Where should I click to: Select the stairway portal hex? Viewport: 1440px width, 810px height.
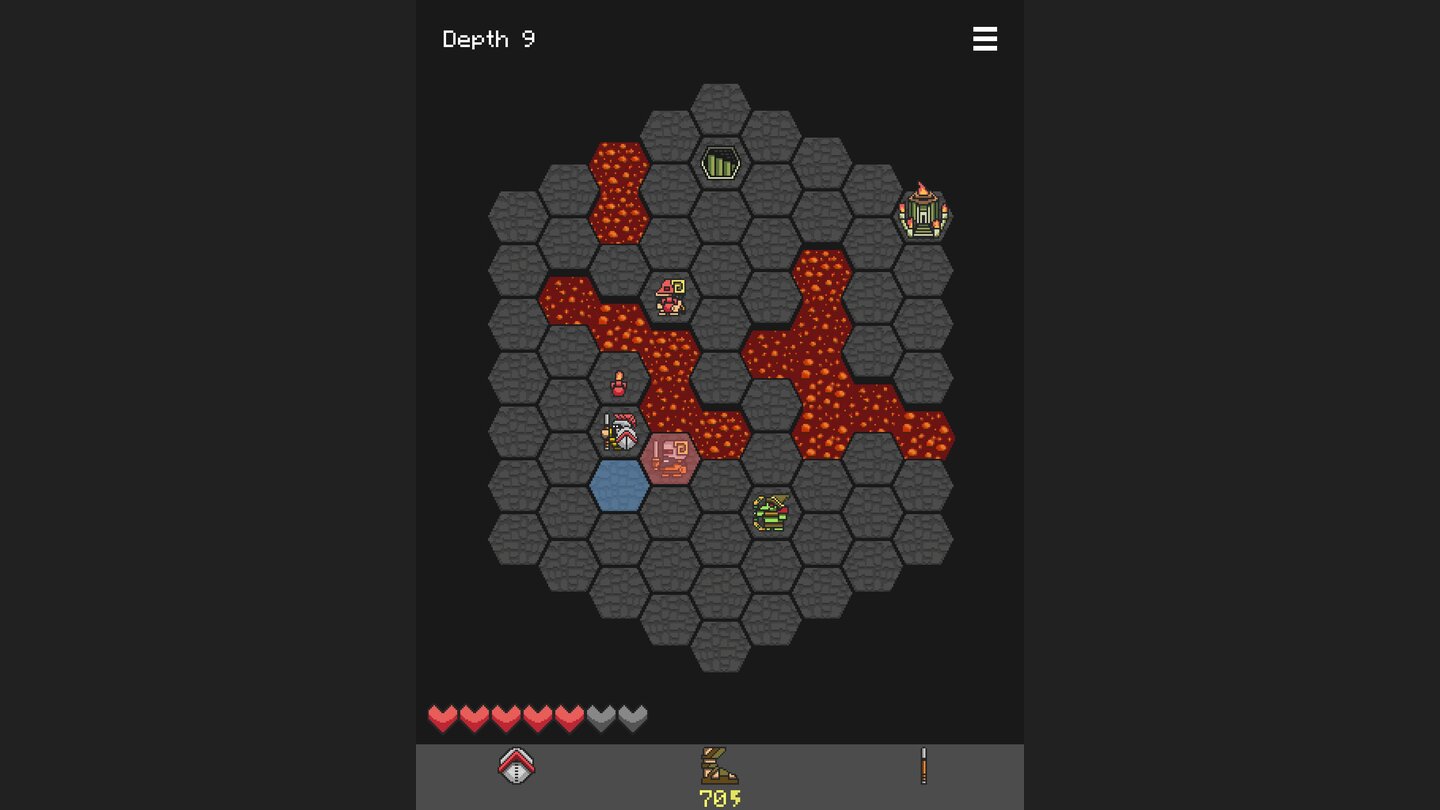[x=720, y=163]
